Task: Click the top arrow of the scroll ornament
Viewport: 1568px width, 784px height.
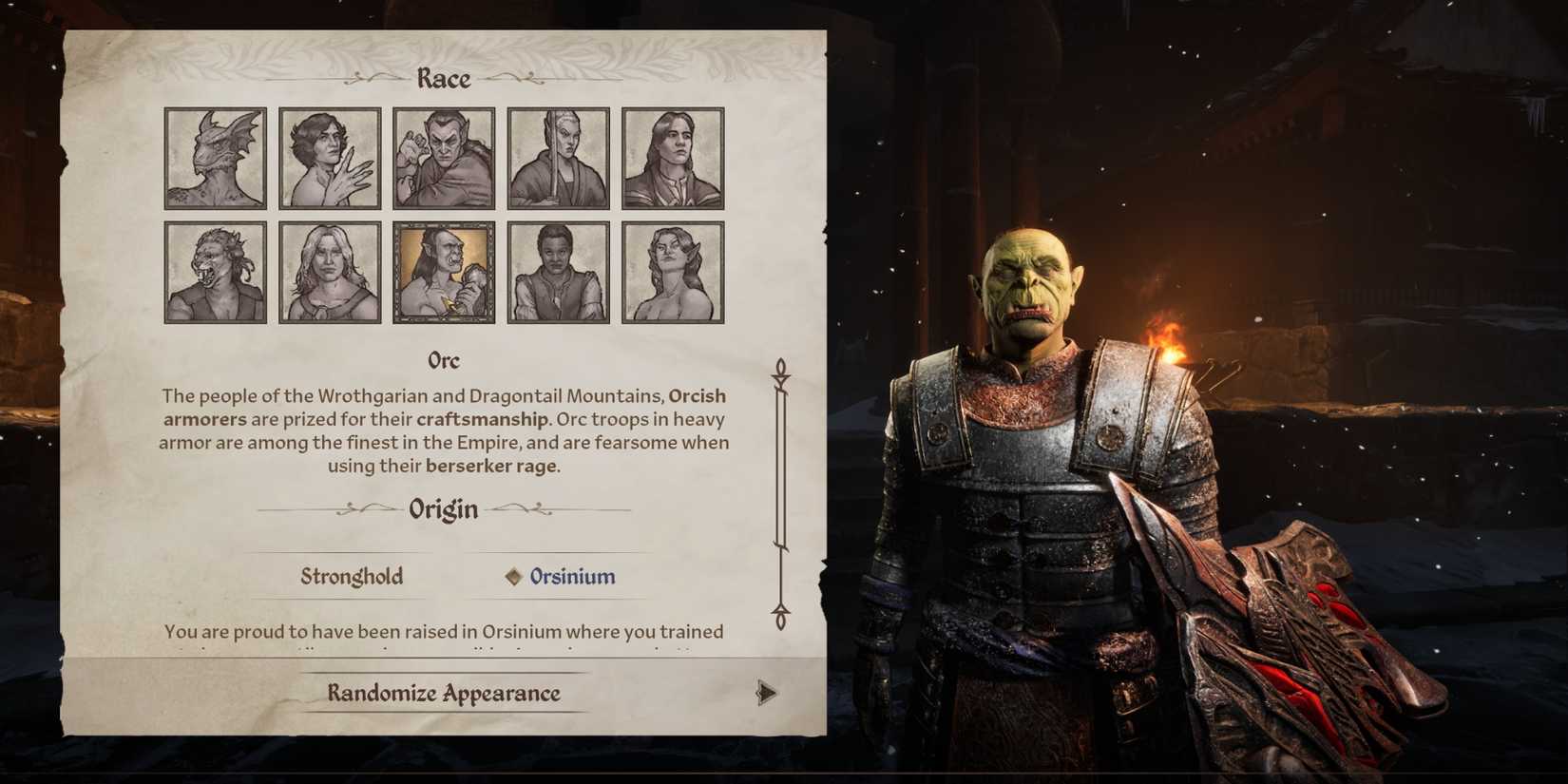Action: [782, 366]
